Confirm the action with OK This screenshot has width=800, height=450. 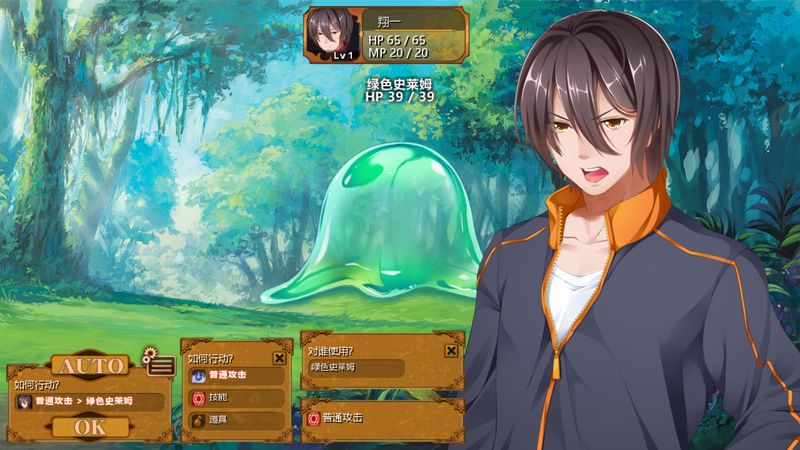89,427
